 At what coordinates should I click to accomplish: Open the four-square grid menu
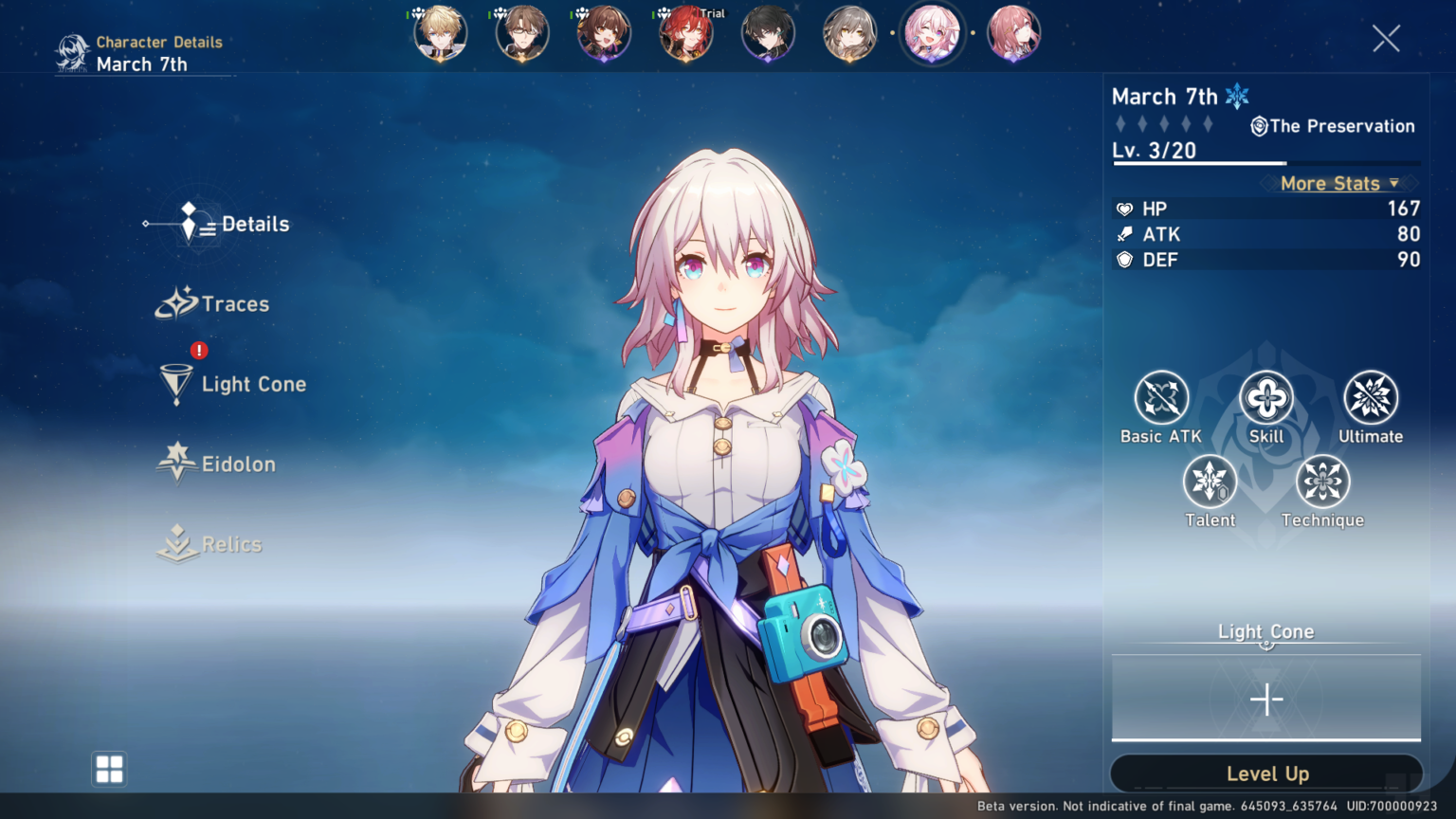109,769
